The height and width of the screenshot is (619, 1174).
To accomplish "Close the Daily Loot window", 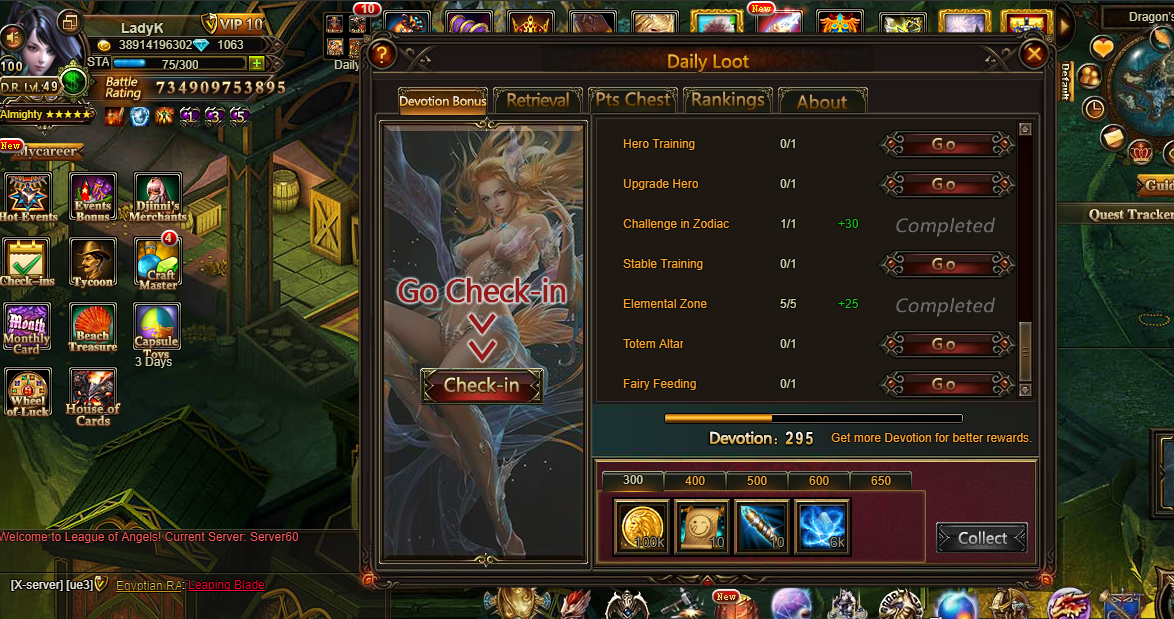I will 1034,54.
